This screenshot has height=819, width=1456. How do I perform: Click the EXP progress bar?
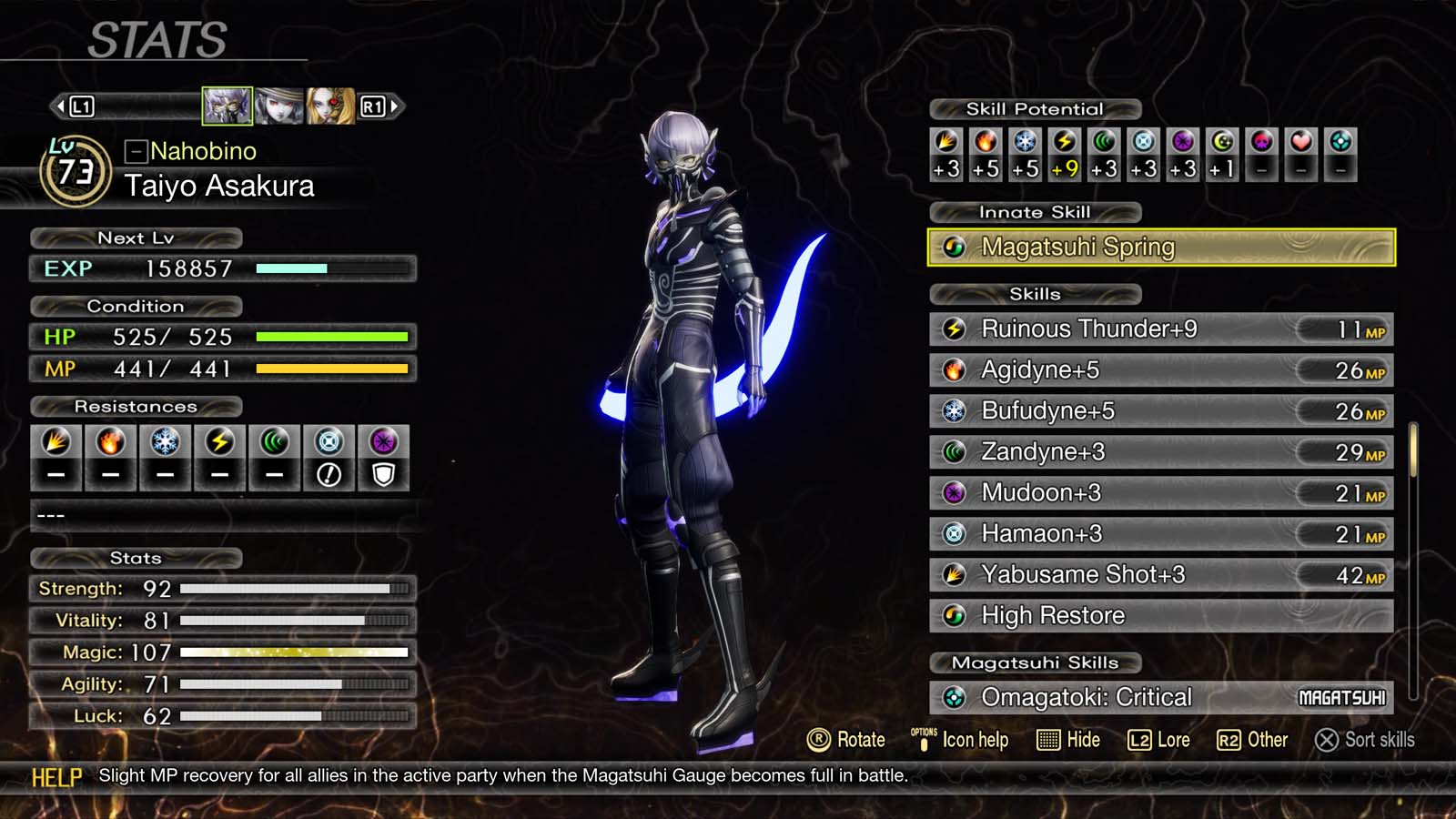click(332, 268)
